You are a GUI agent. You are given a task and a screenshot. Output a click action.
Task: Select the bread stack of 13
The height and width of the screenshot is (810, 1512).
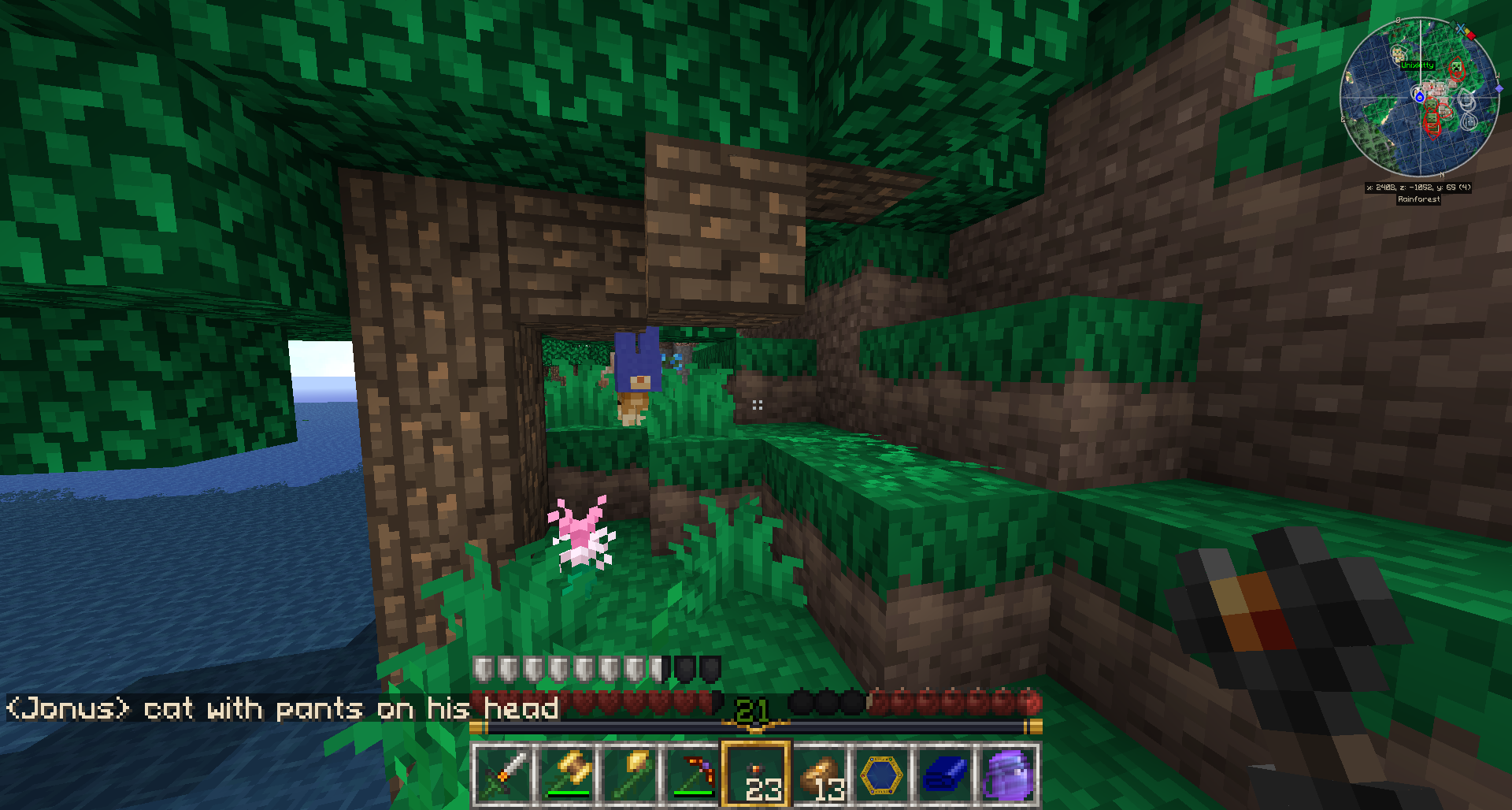tap(819, 775)
